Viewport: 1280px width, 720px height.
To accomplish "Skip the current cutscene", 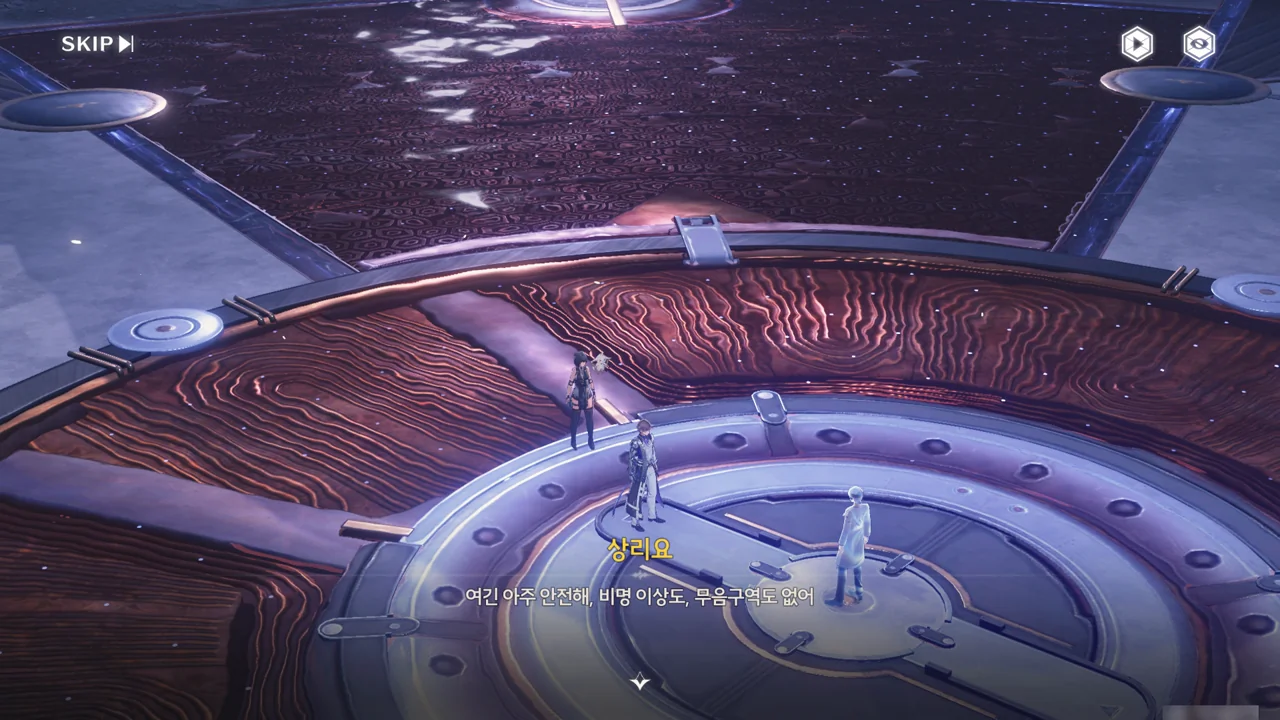I will [97, 44].
